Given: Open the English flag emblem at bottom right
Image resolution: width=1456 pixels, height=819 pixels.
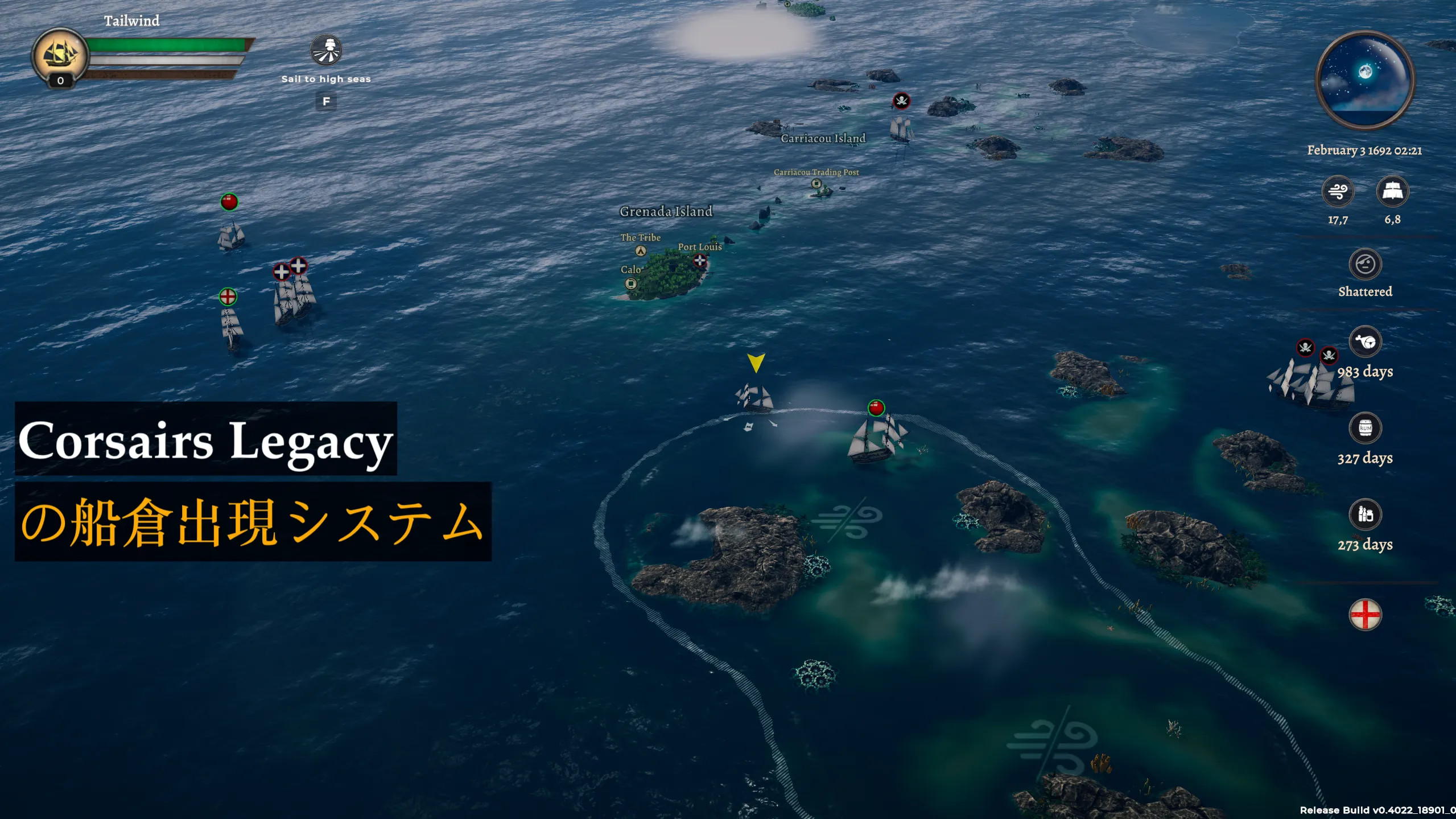Looking at the screenshot, I should coord(1365,614).
